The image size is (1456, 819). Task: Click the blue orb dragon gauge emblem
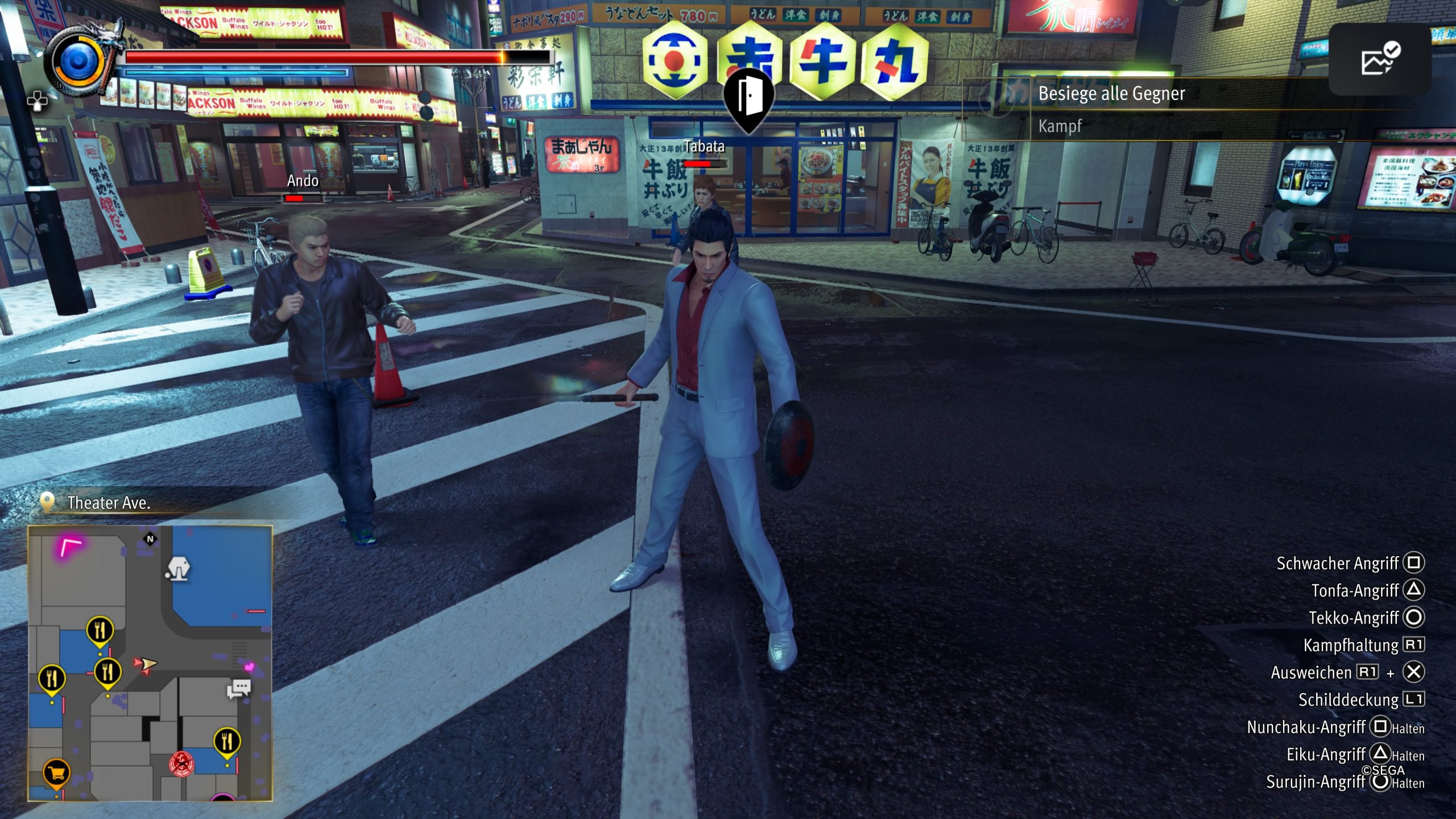point(78,61)
